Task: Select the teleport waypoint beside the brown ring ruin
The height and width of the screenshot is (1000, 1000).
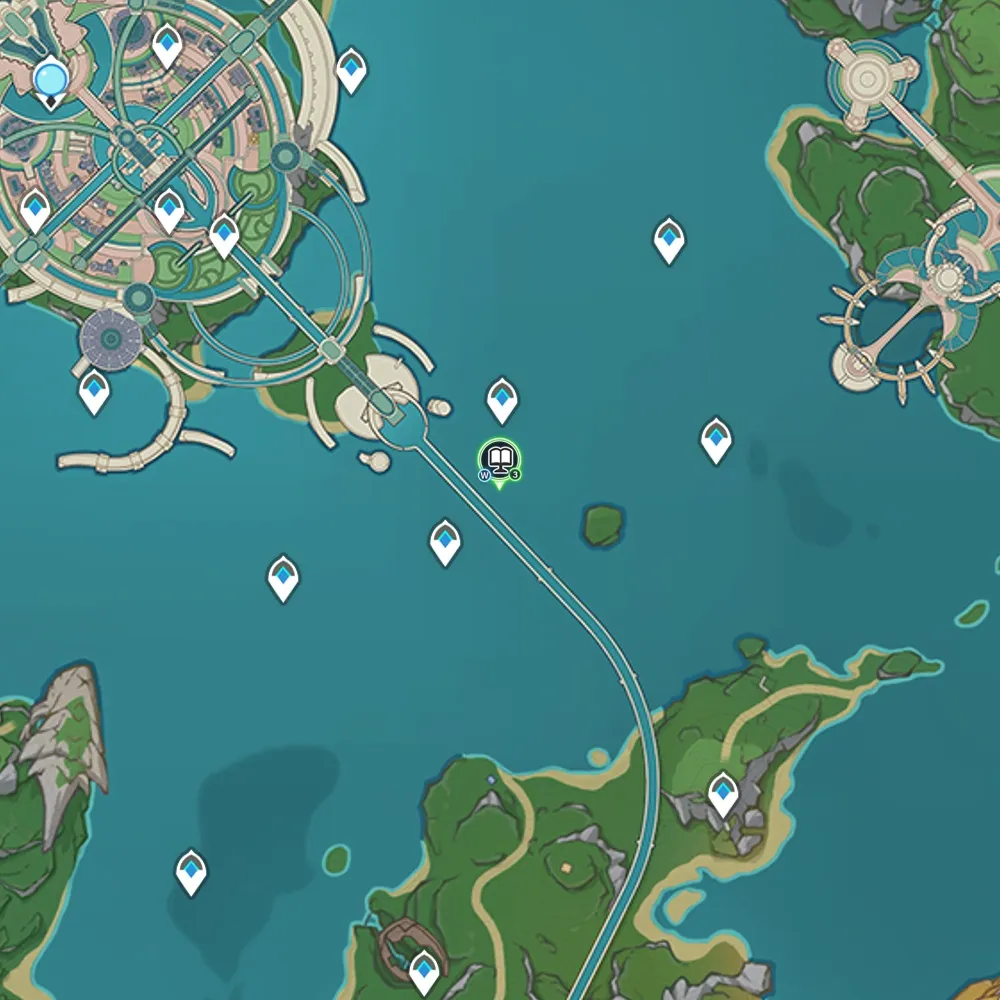Action: click(x=425, y=968)
